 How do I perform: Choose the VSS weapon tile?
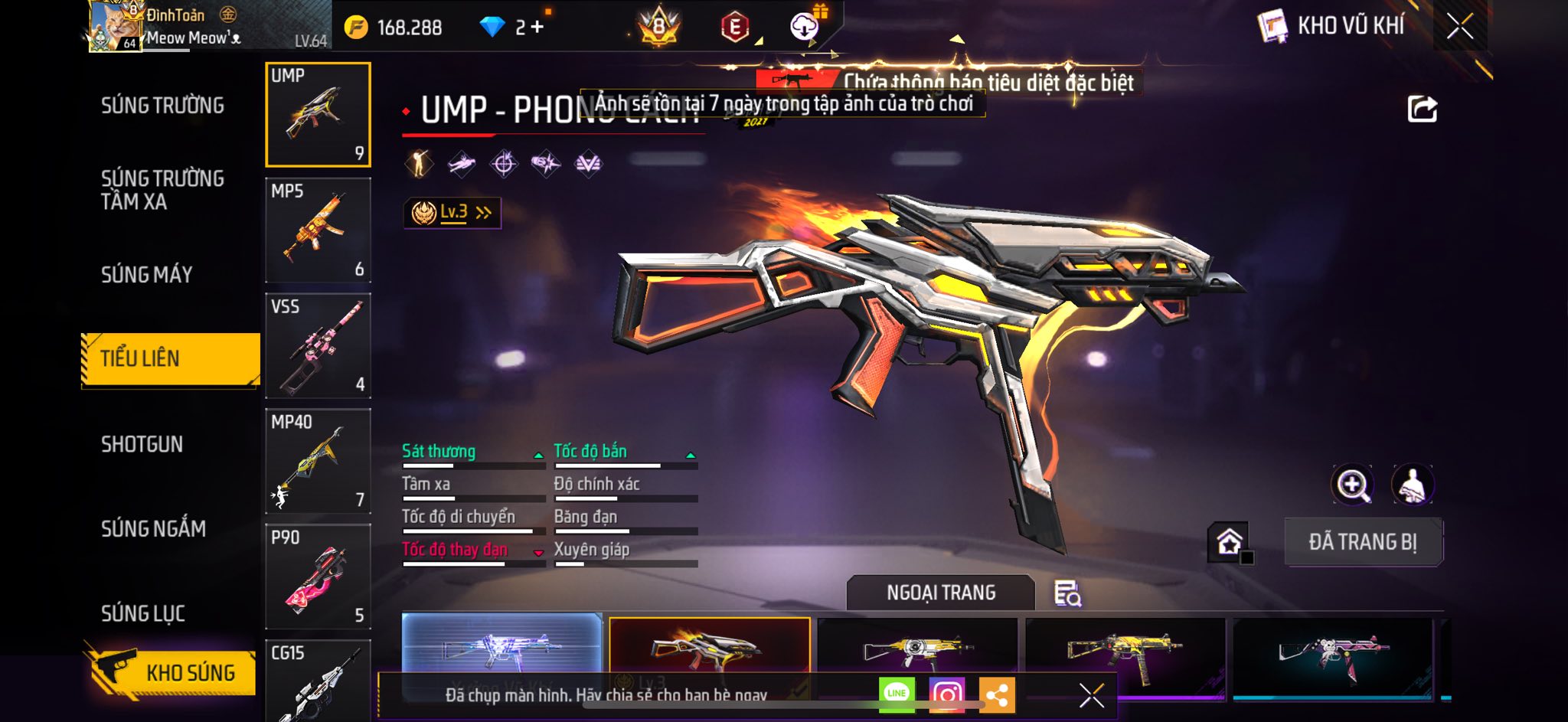coord(318,346)
